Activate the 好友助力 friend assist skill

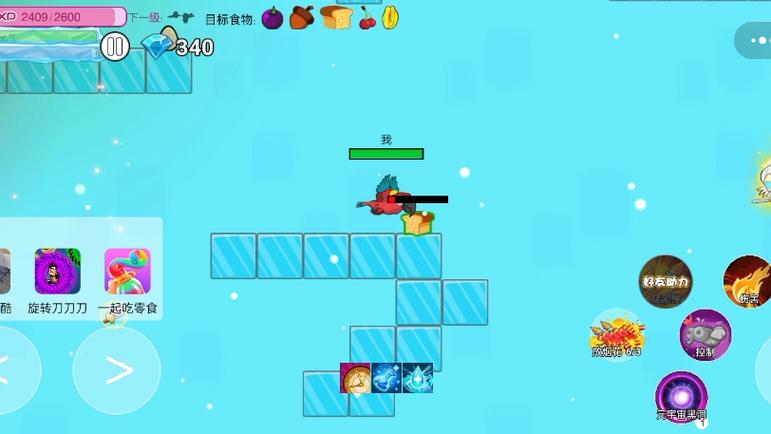pyautogui.click(x=665, y=281)
